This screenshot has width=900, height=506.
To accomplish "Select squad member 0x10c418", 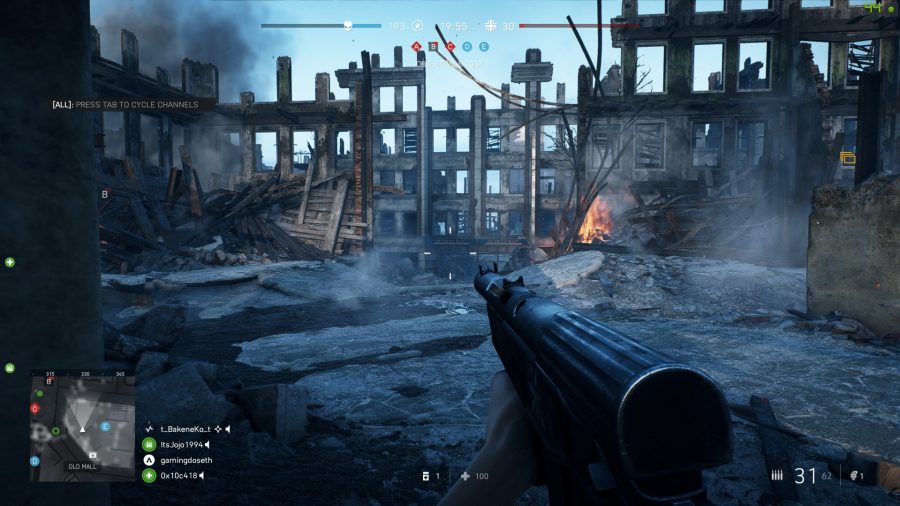I will pos(180,475).
